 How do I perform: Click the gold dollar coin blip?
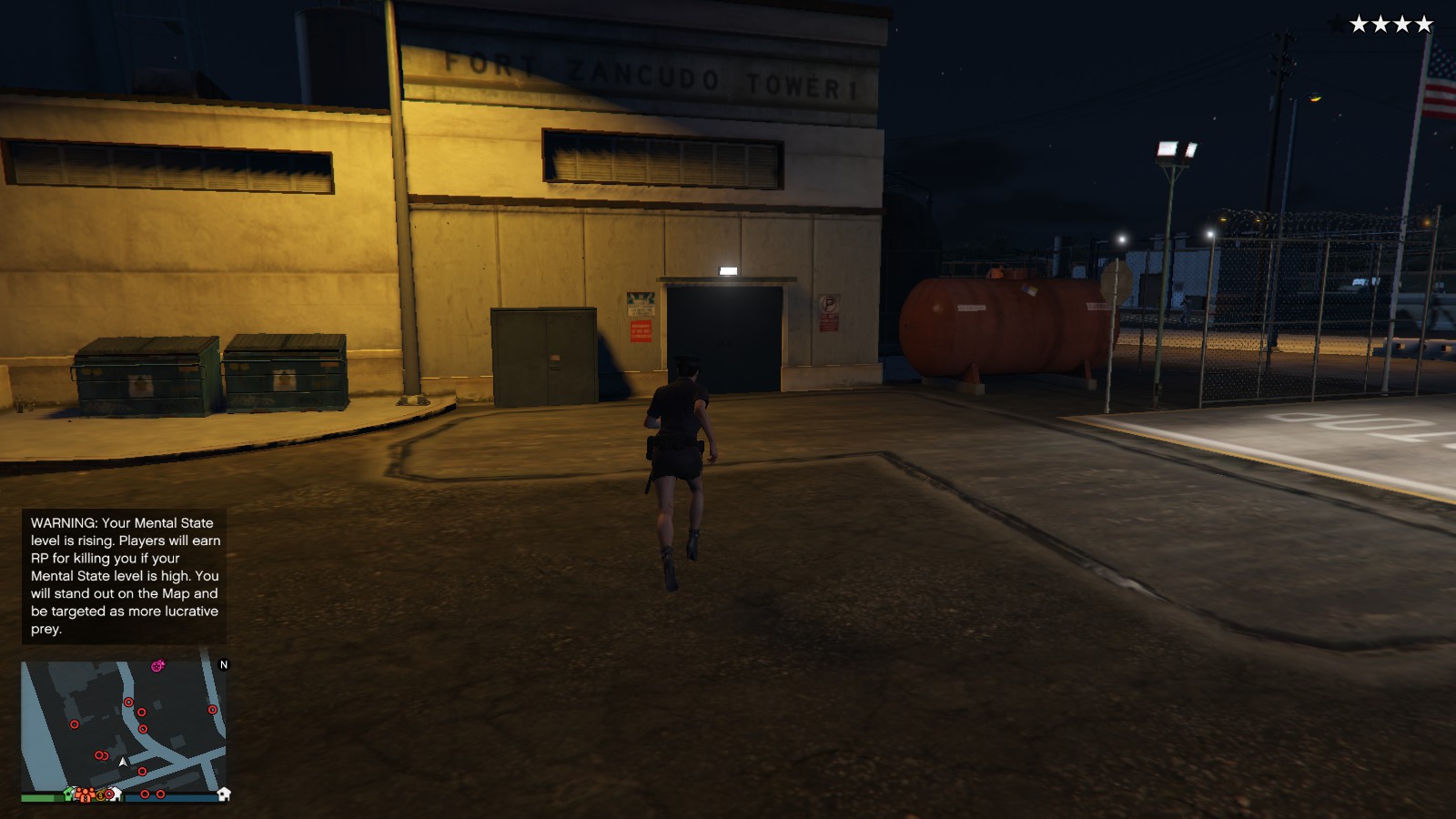100,794
